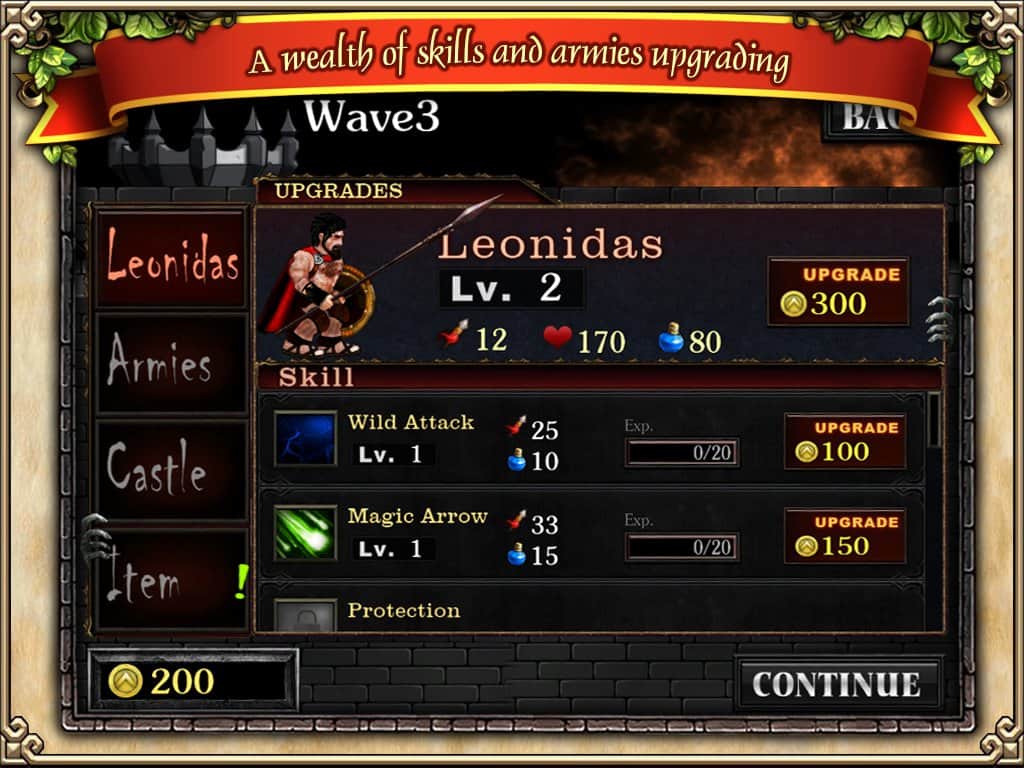
Task: Select the Wild Attack skill icon
Action: click(x=305, y=440)
